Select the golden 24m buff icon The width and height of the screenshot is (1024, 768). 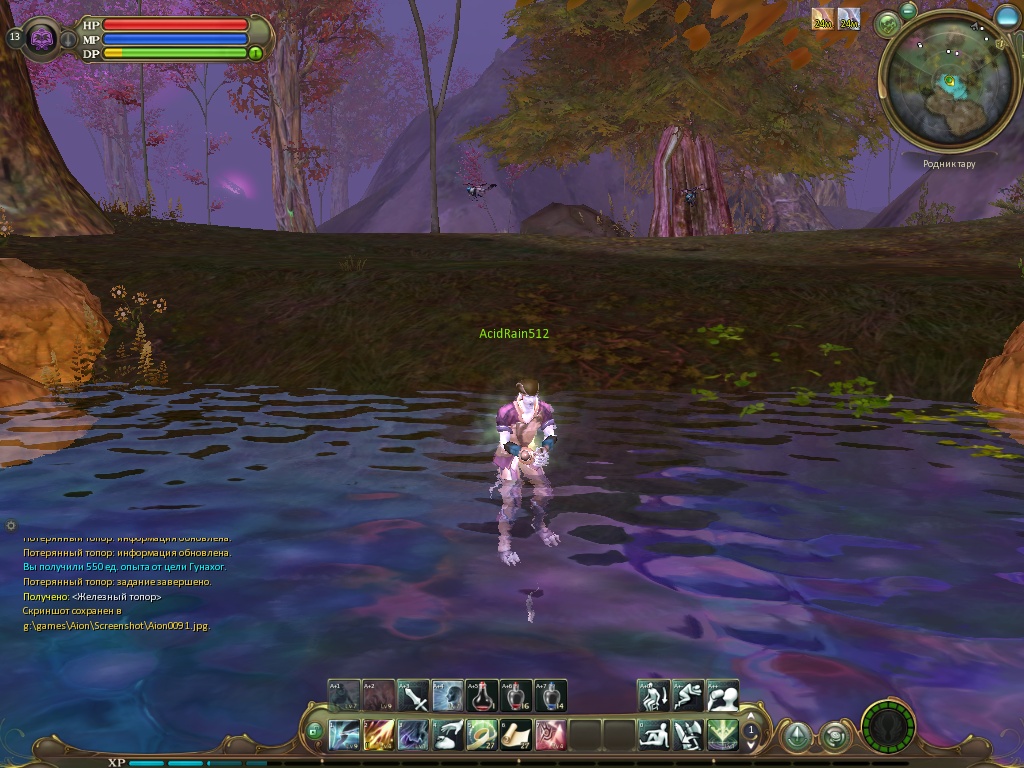(823, 19)
